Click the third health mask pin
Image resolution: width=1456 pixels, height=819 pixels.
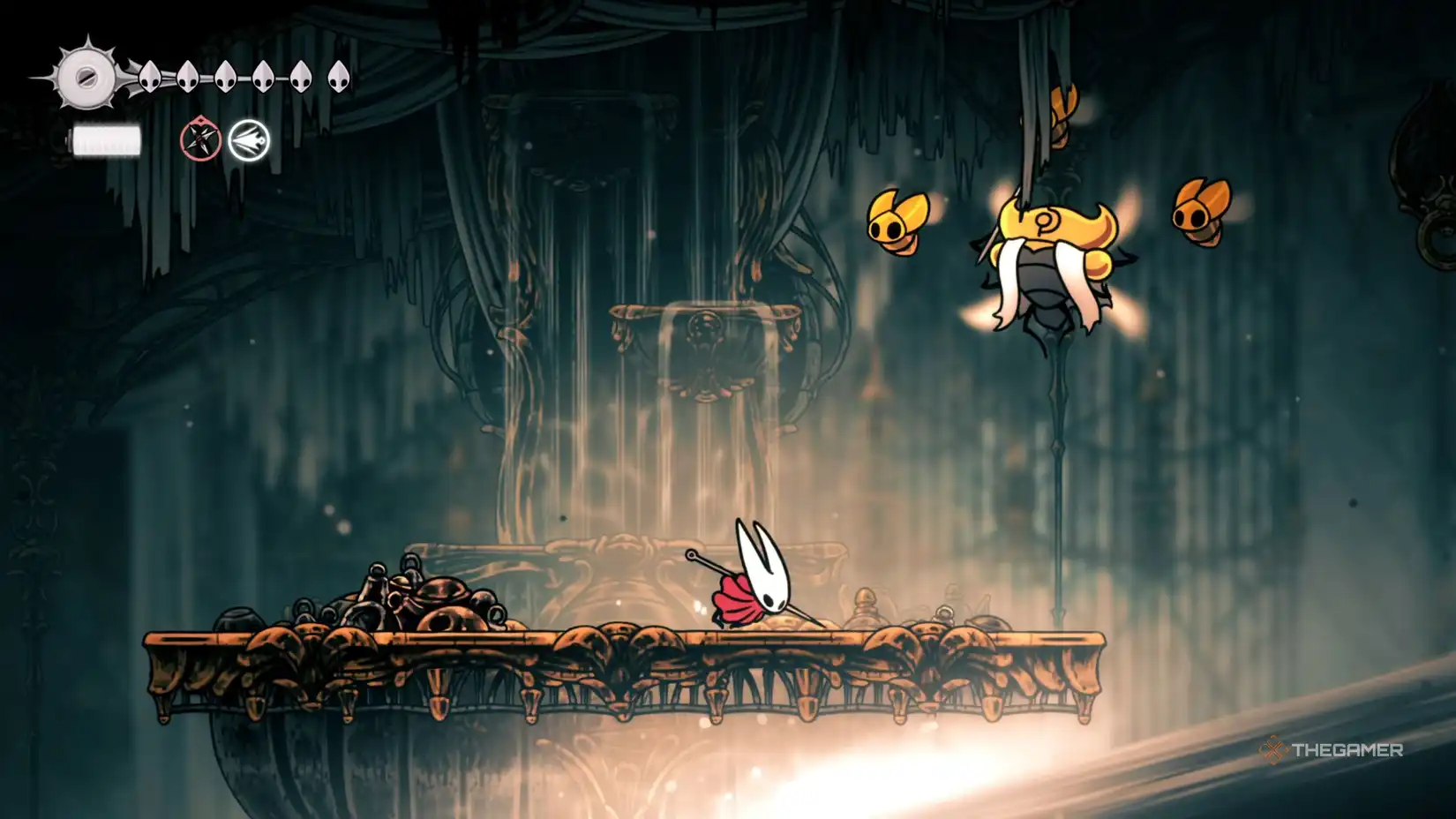(x=223, y=75)
